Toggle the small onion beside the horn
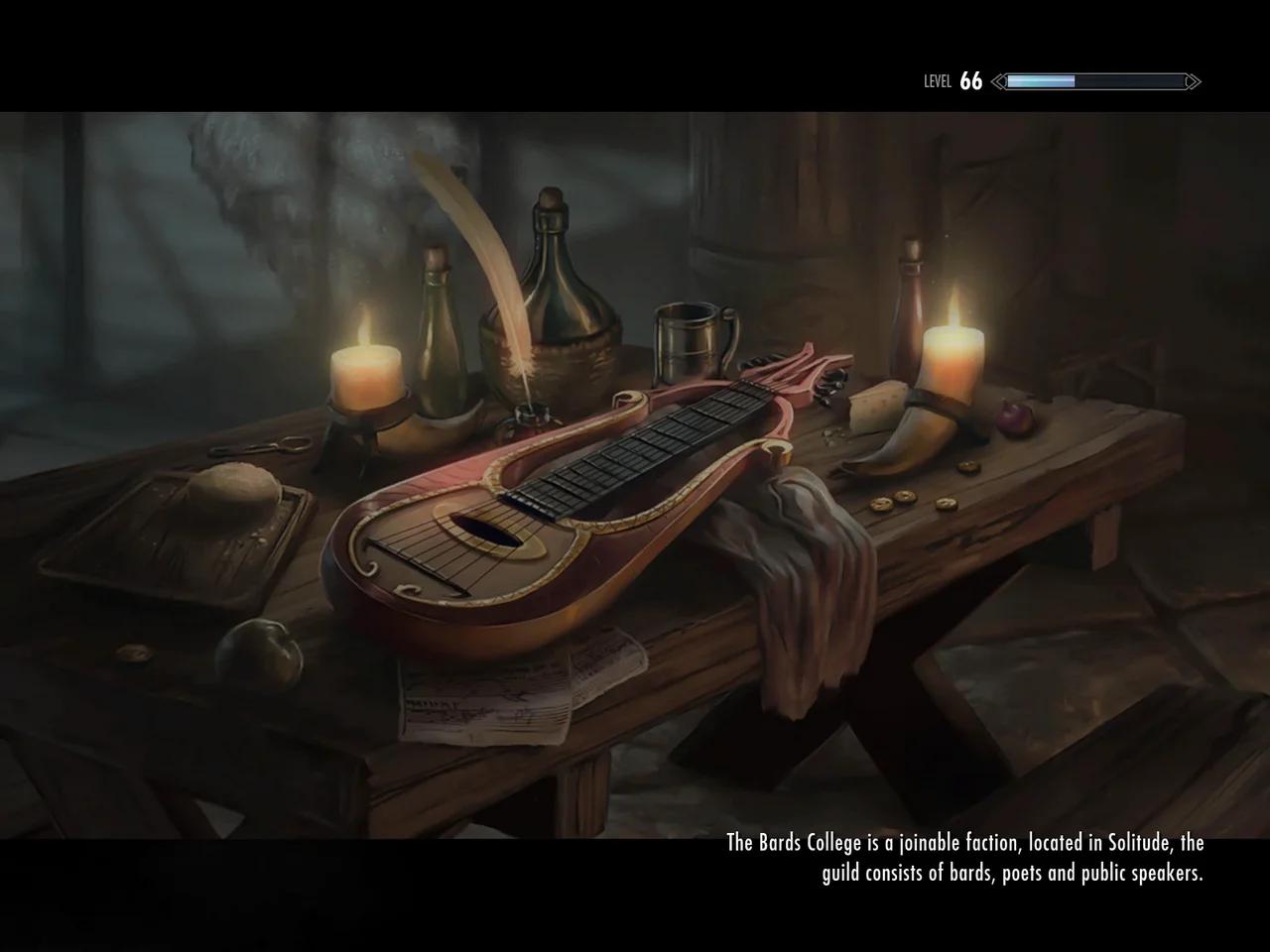Image resolution: width=1270 pixels, height=952 pixels. (1014, 419)
